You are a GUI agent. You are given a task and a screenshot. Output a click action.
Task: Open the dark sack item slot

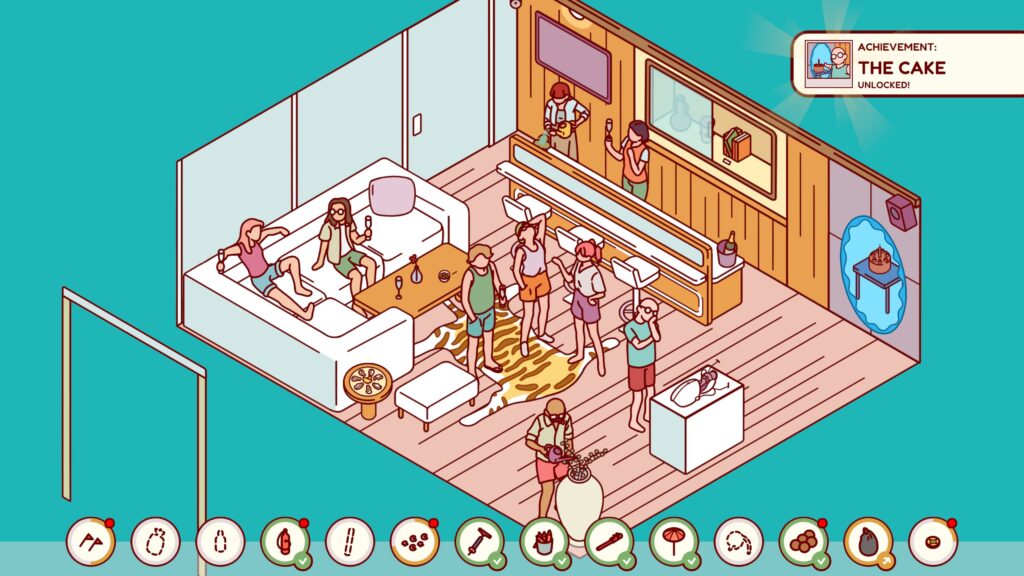[x=868, y=541]
